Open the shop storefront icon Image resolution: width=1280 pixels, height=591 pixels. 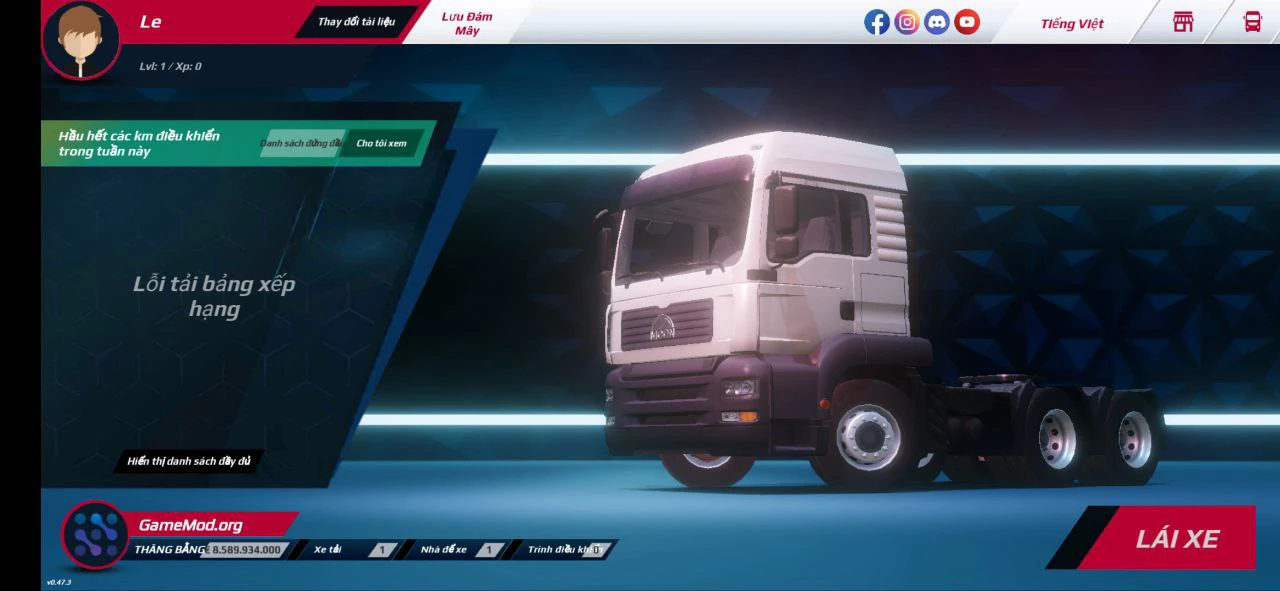click(x=1183, y=22)
